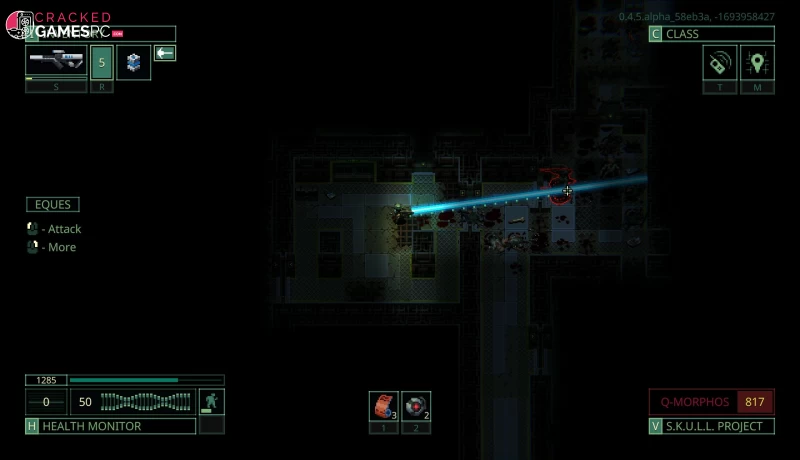Click the EQUES squad label
Image resolution: width=800 pixels, height=460 pixels.
click(x=53, y=205)
